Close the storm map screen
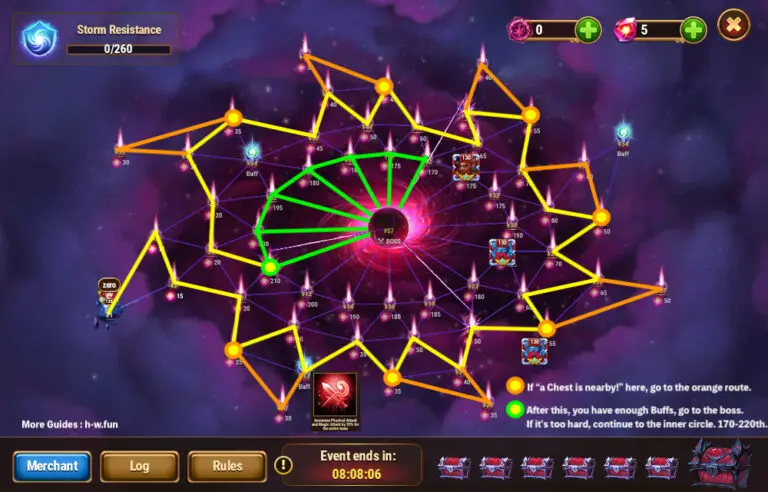This screenshot has height=492, width=768. 734,25
